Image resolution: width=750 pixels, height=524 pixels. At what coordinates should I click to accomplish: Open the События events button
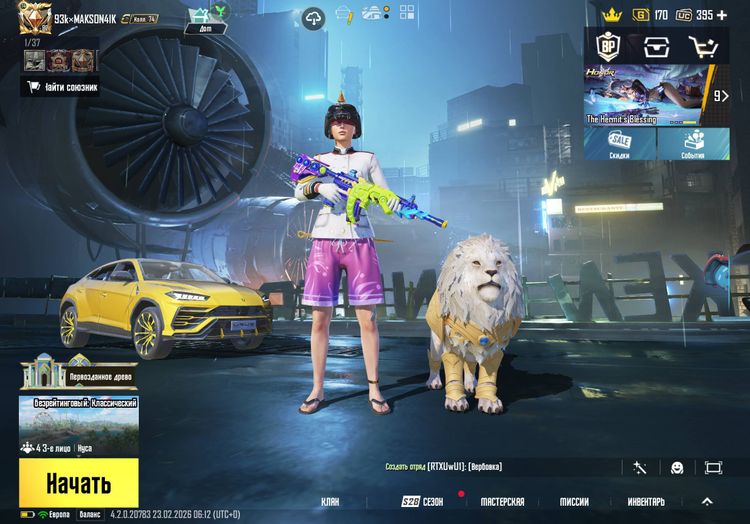pos(693,144)
